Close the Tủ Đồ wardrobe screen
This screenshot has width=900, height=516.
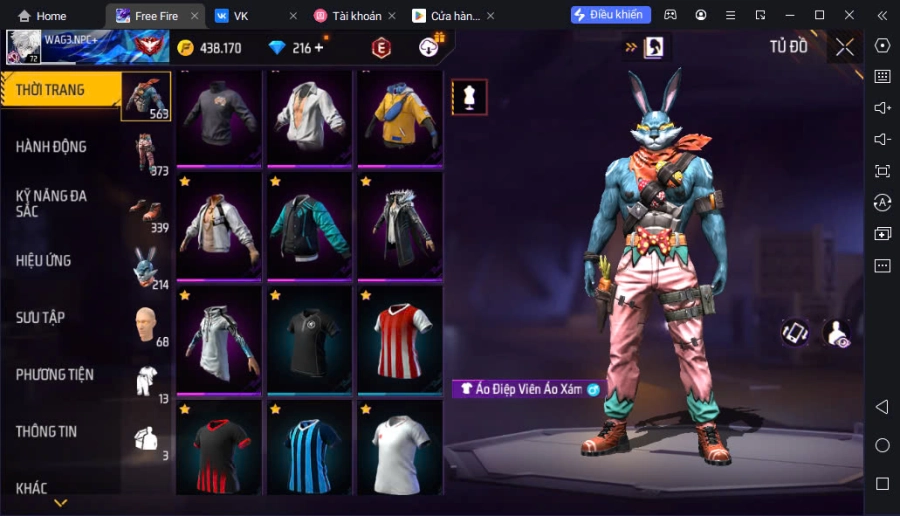click(x=845, y=46)
